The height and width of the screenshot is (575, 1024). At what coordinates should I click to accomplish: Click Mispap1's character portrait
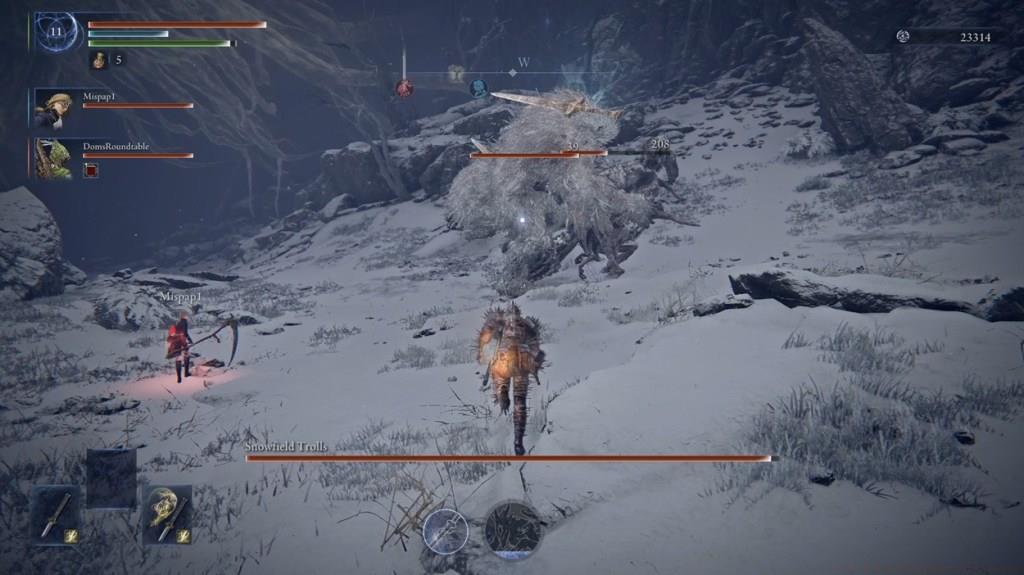(x=53, y=108)
